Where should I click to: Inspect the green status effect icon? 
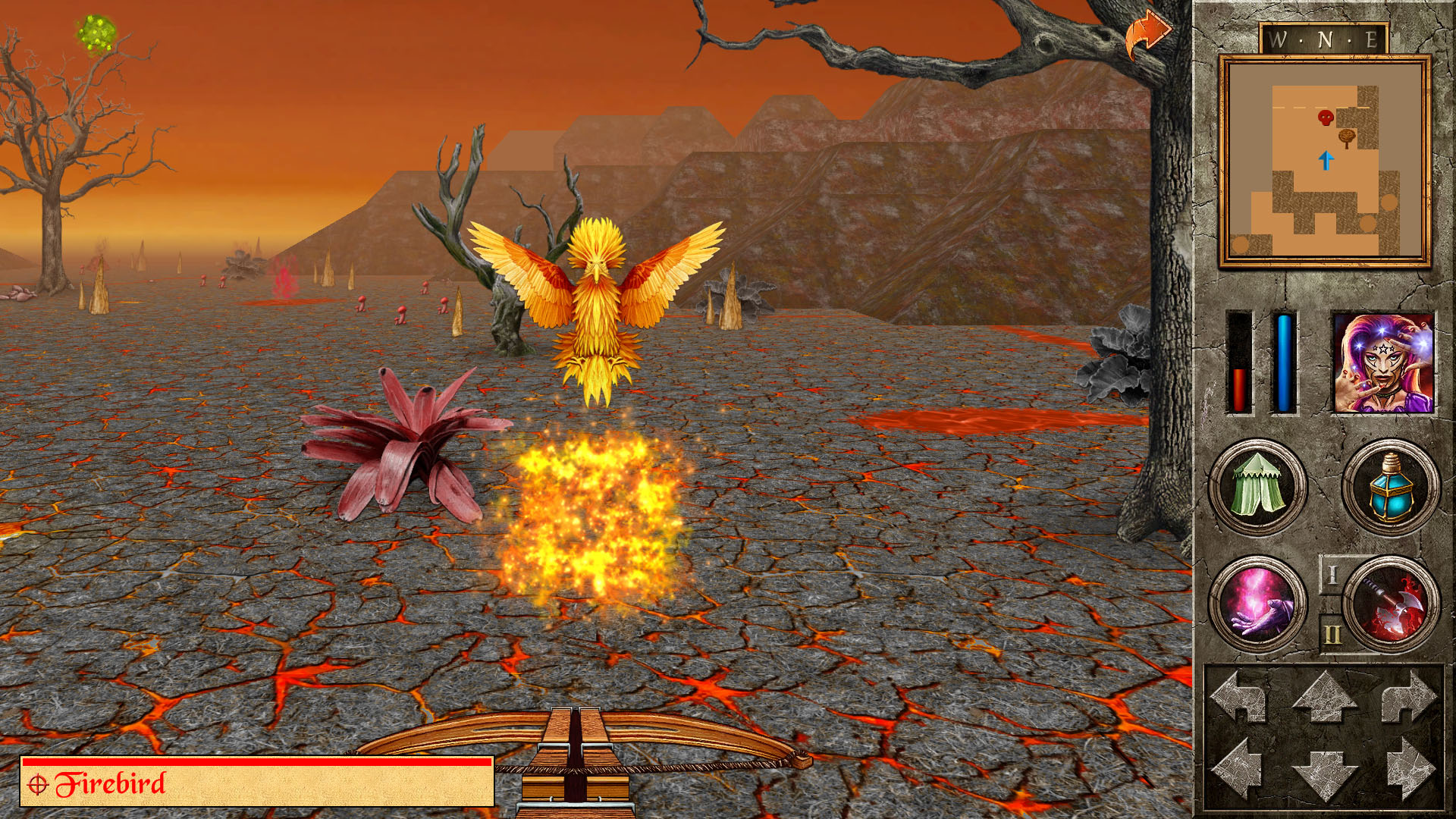coord(96,34)
